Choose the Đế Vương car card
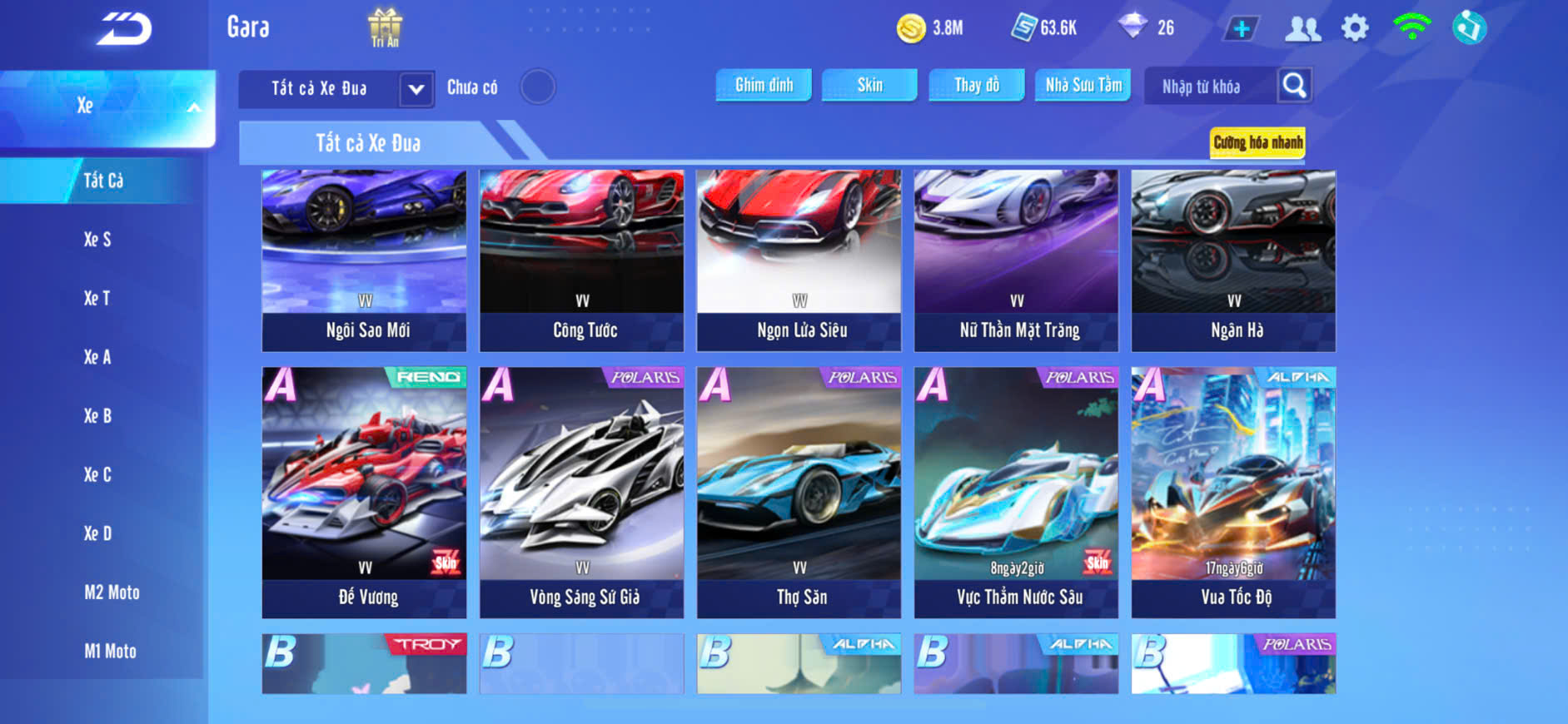 364,492
